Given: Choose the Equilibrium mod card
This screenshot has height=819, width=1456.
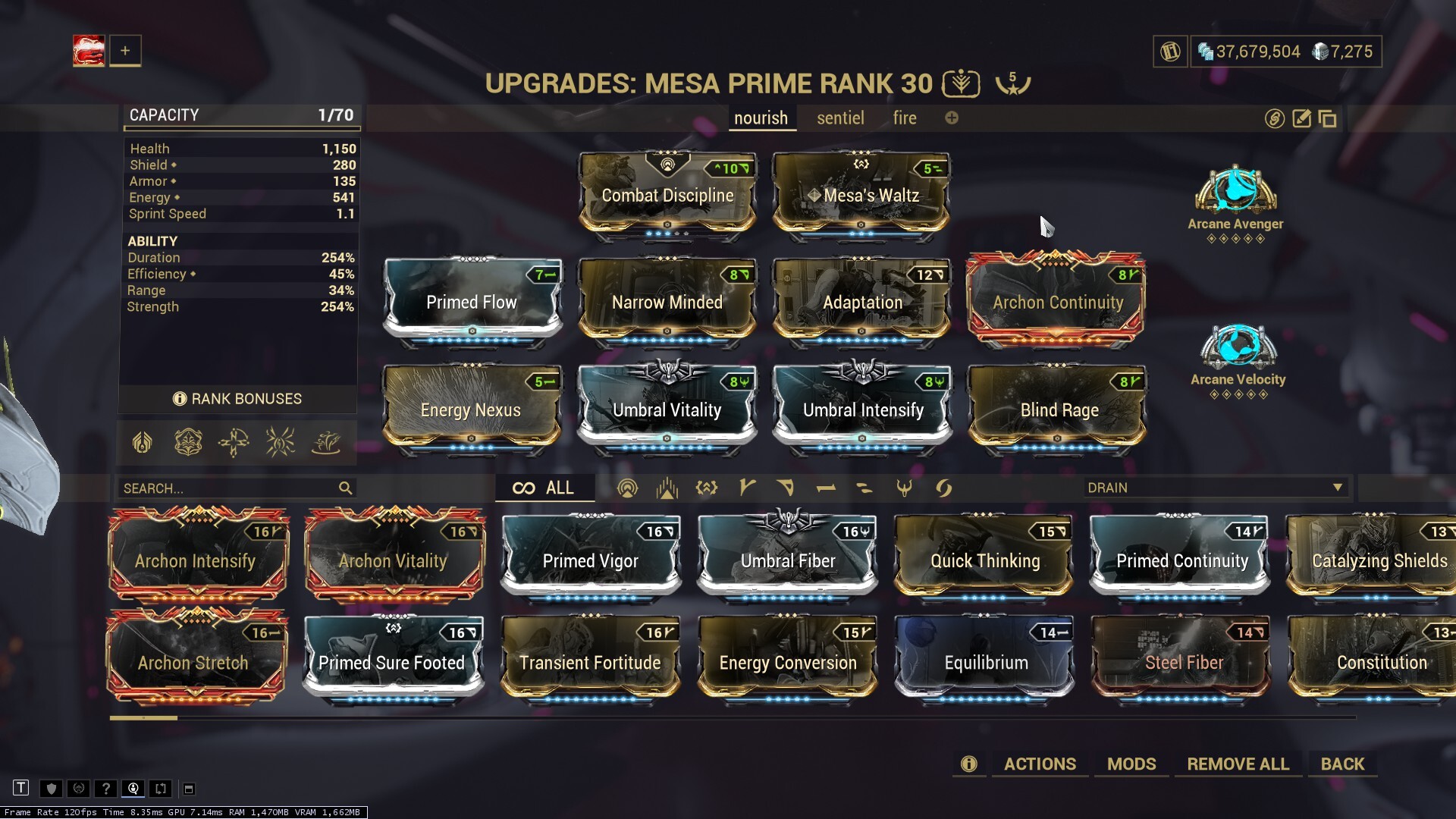Looking at the screenshot, I should [x=985, y=662].
